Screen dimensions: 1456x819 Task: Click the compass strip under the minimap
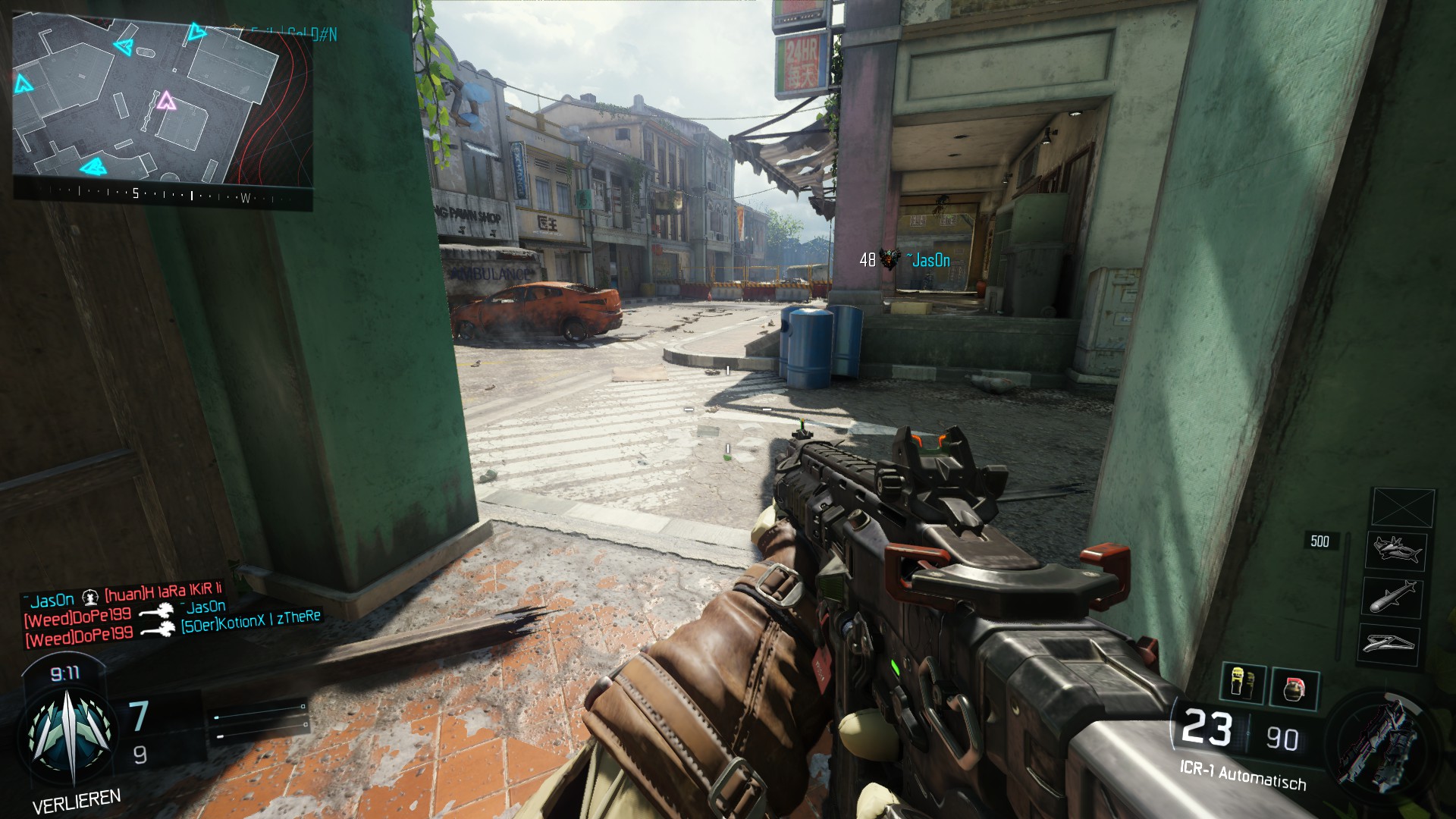pos(162,196)
